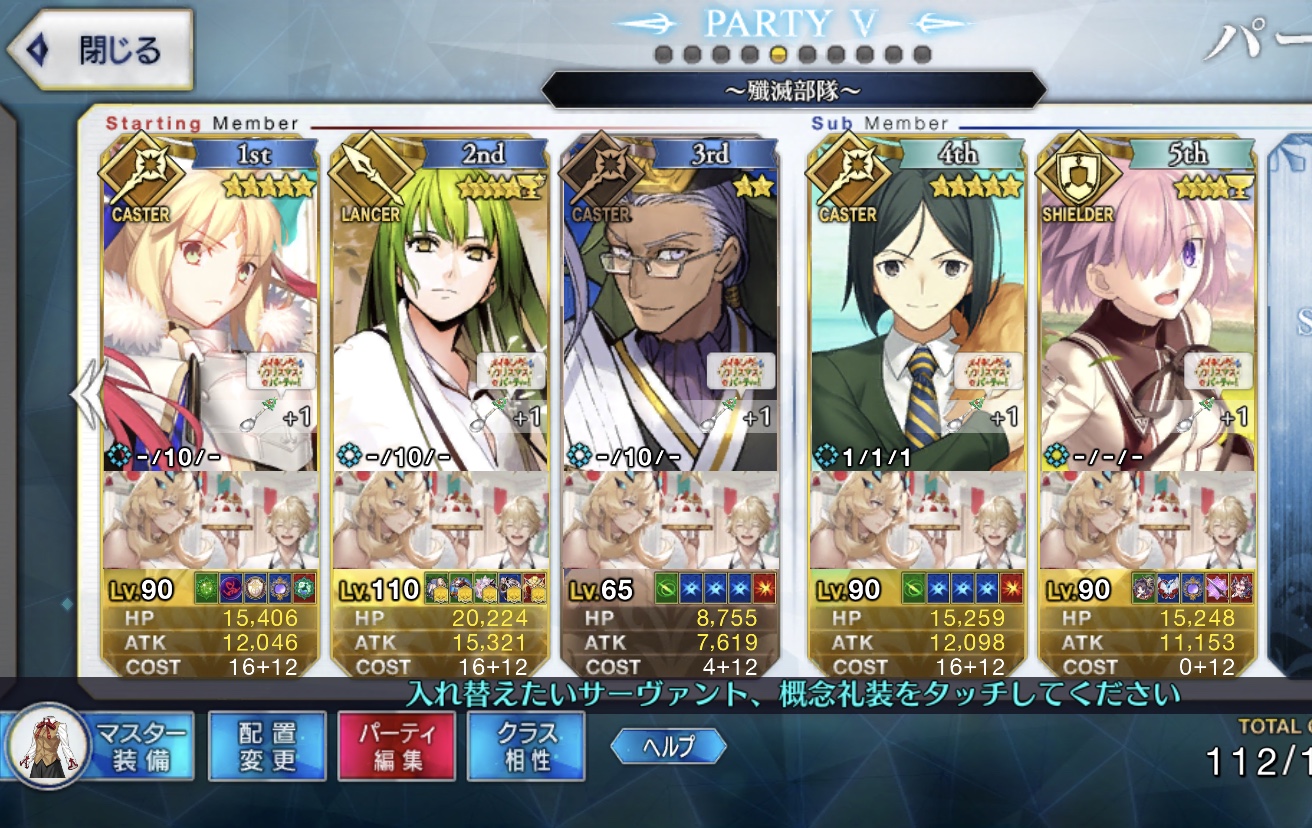Viewport: 1312px width, 828px height.
Task: Show the クラス相性 class affinity chart
Action: (x=526, y=746)
